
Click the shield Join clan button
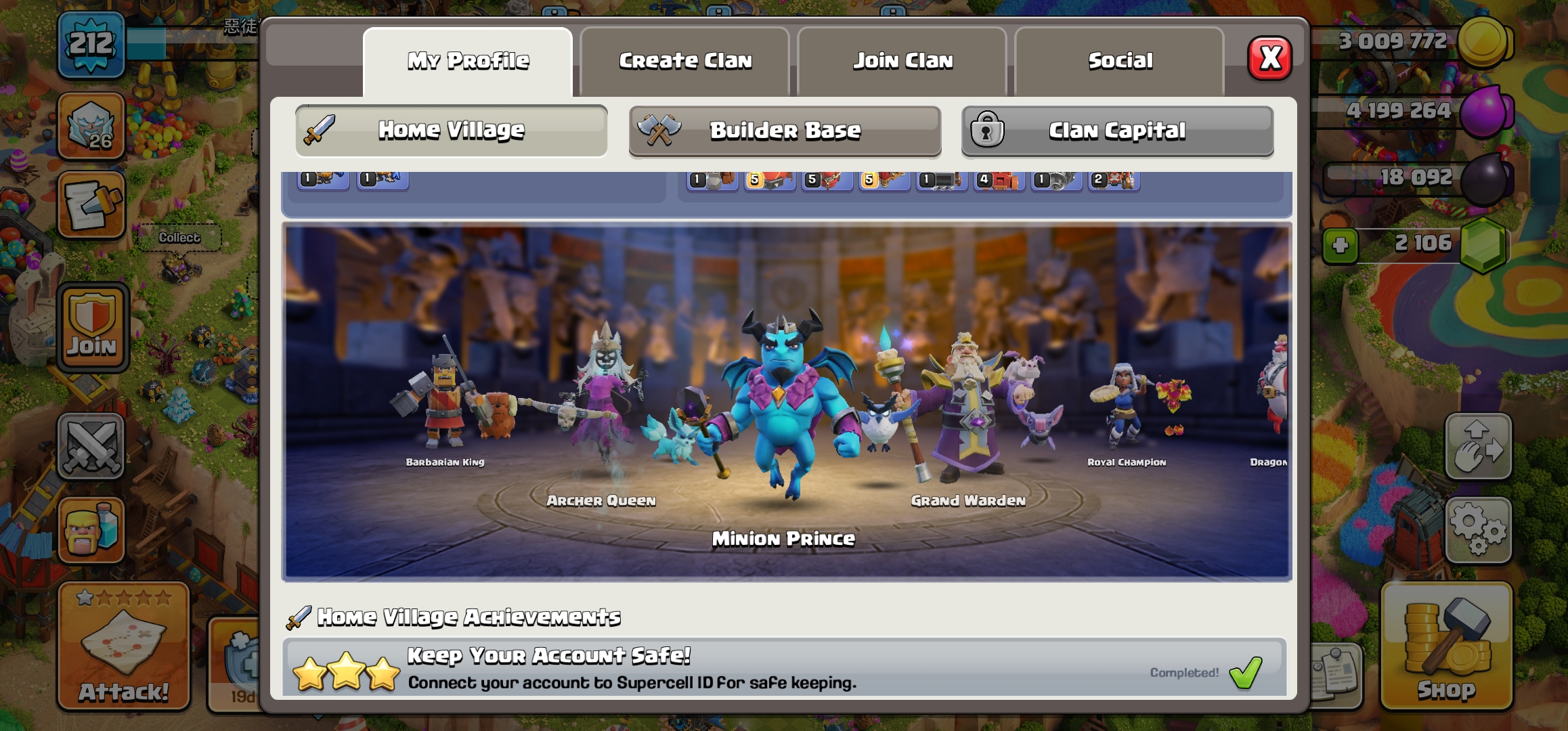click(x=92, y=328)
